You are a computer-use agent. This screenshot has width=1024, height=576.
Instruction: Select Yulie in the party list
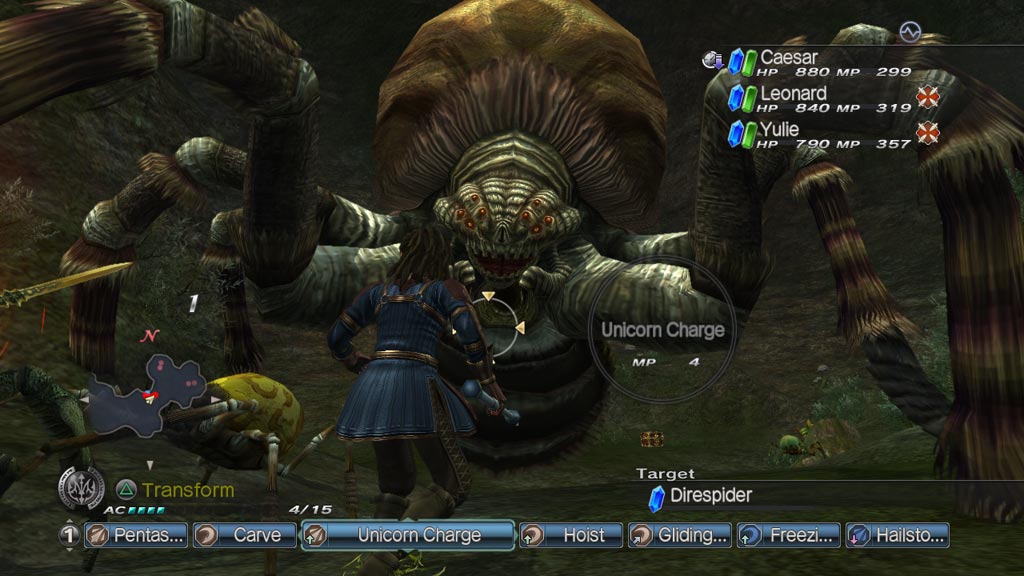[779, 129]
